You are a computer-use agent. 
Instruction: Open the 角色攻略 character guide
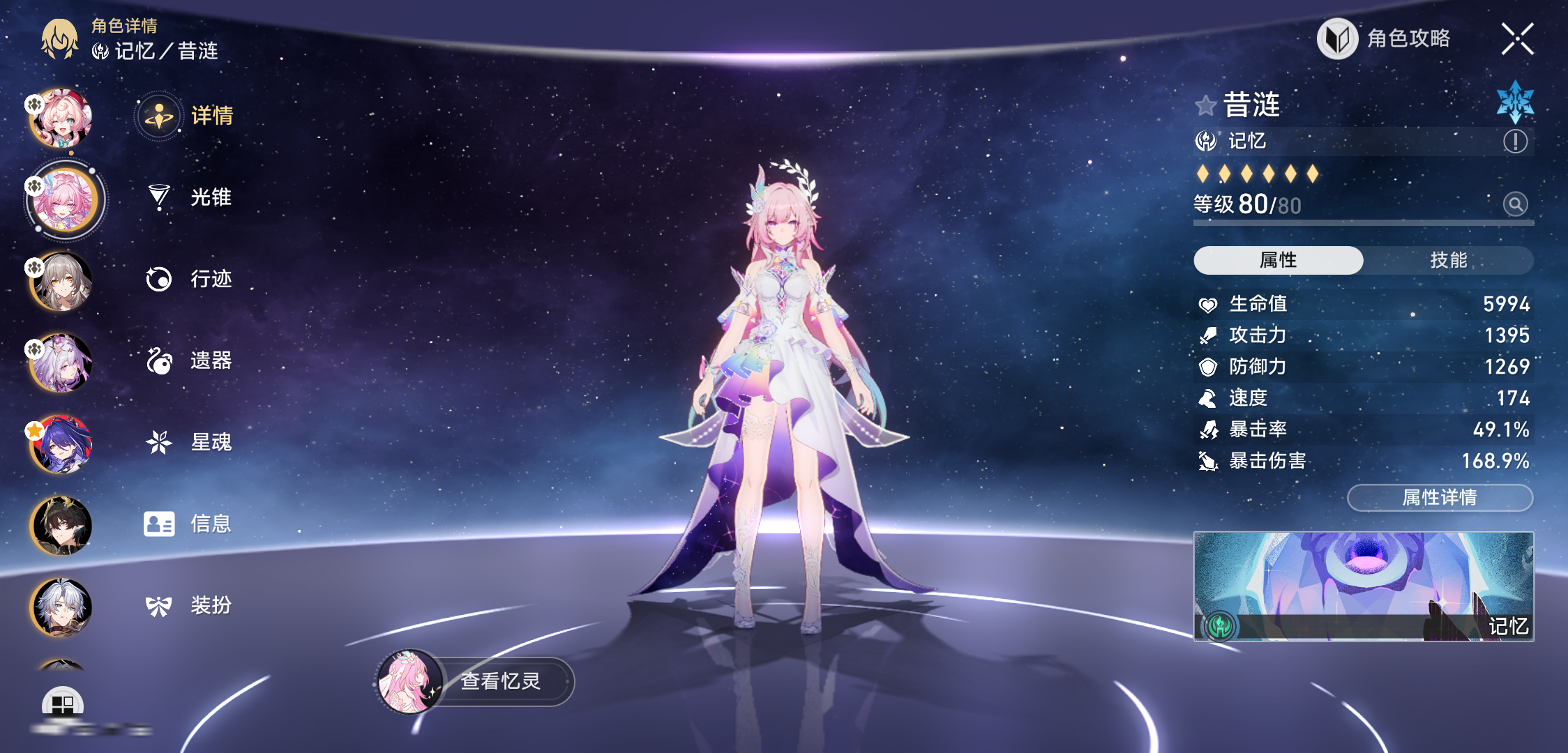[1385, 38]
